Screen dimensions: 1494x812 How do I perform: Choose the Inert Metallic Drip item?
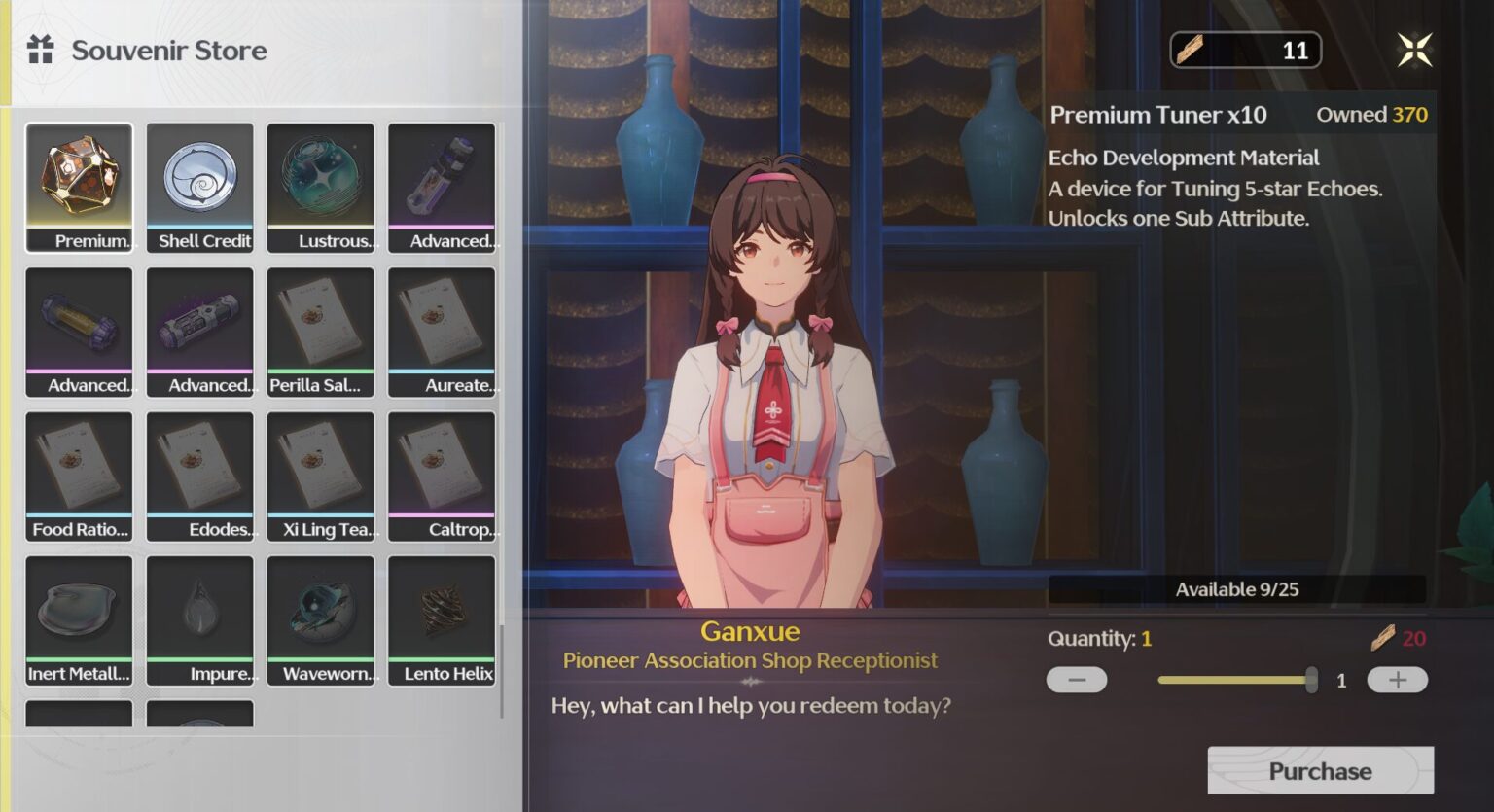80,619
